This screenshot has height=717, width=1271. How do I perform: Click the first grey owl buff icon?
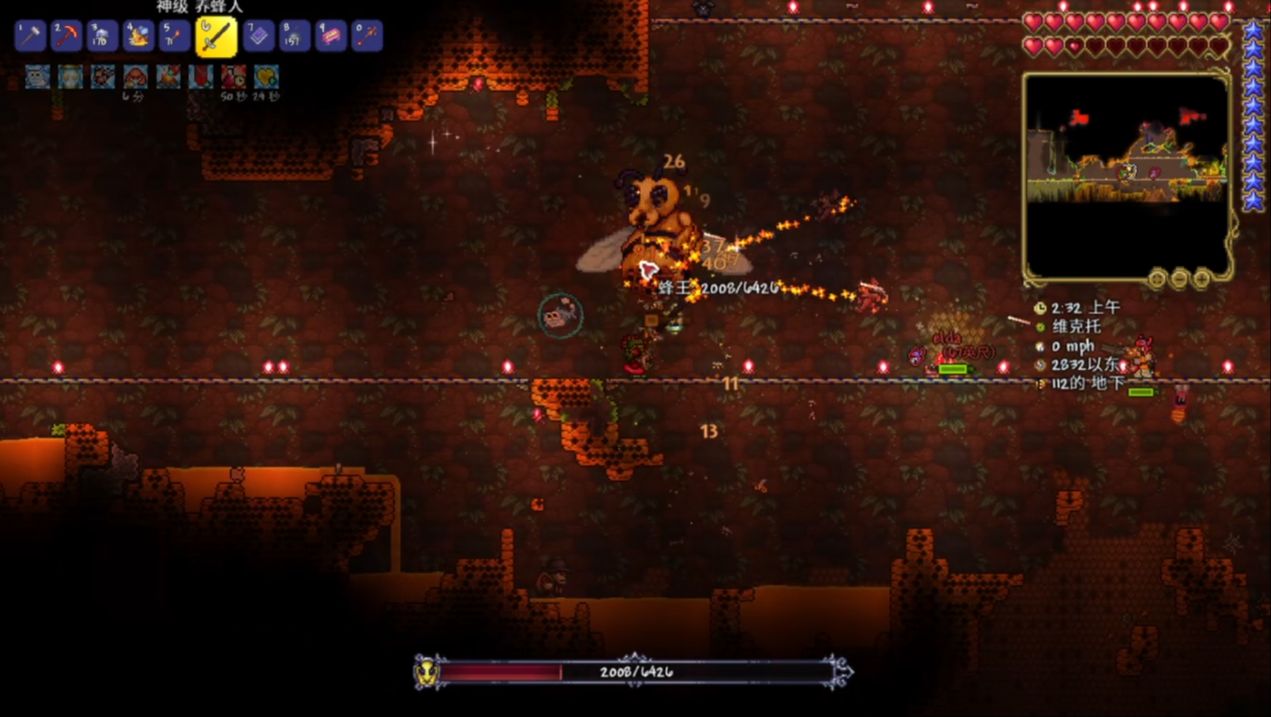click(38, 76)
